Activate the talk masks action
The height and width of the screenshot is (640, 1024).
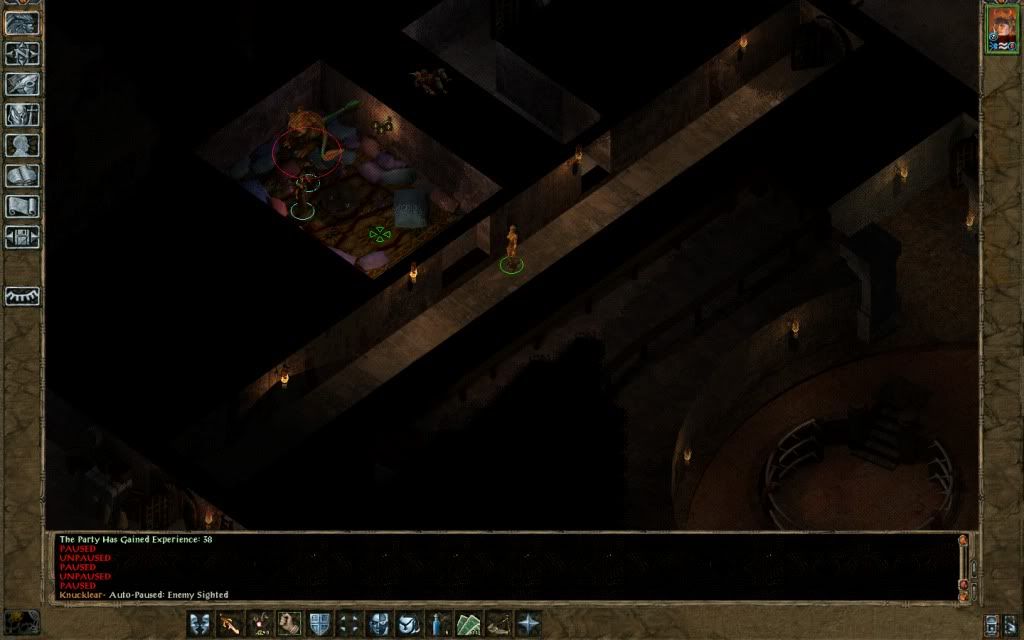[x=200, y=624]
